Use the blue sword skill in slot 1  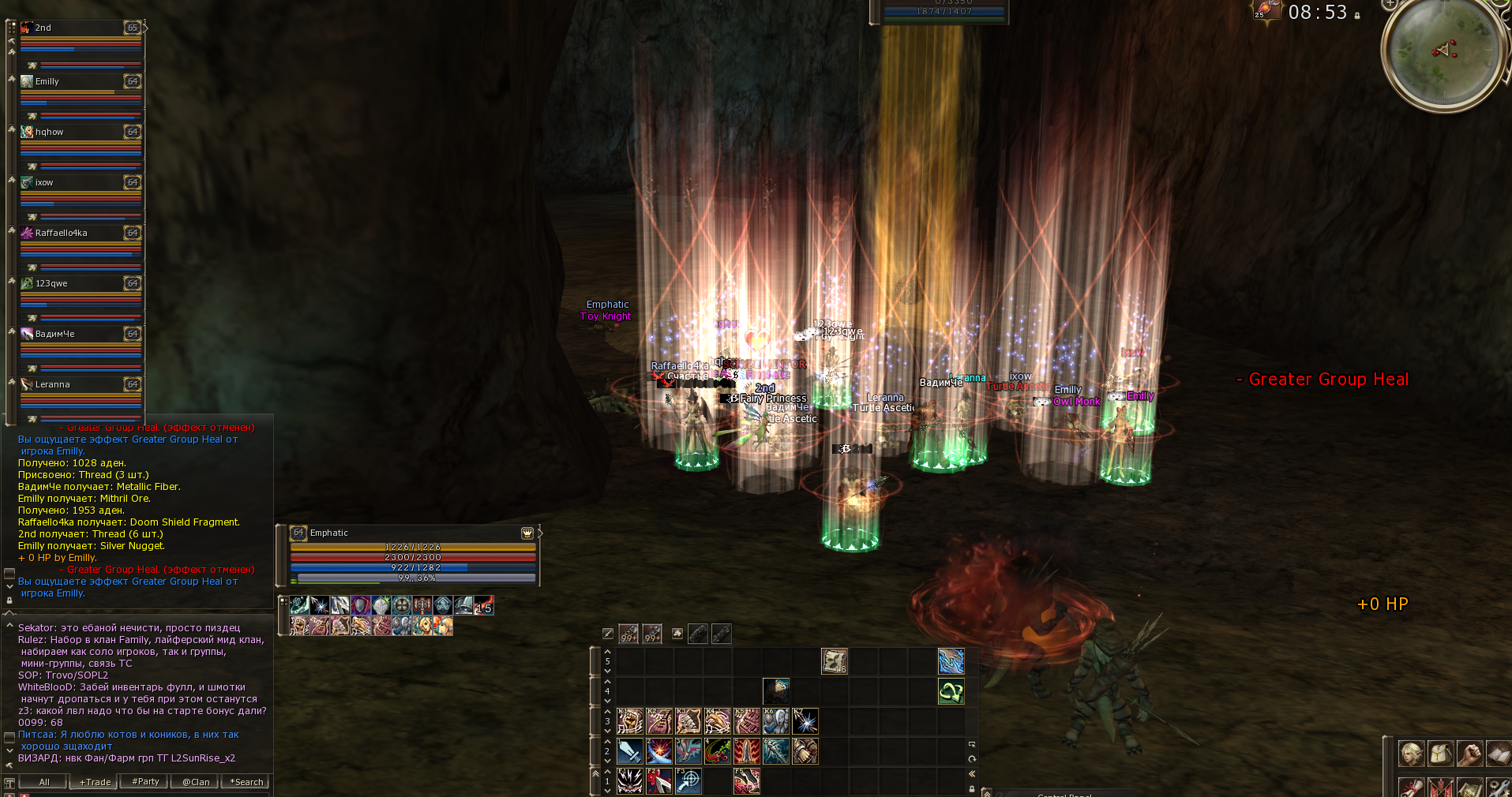pos(629,751)
